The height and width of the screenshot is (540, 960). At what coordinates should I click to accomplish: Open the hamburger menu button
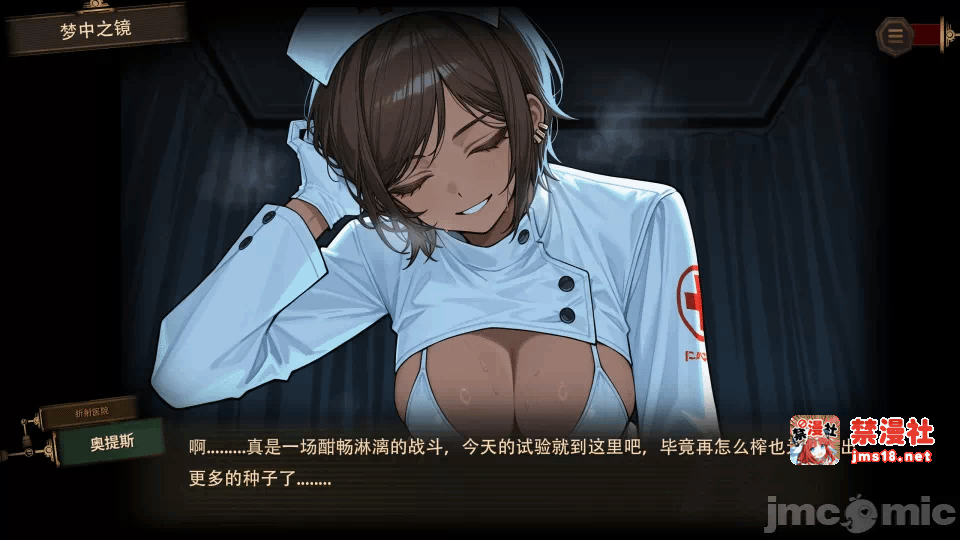(x=895, y=36)
